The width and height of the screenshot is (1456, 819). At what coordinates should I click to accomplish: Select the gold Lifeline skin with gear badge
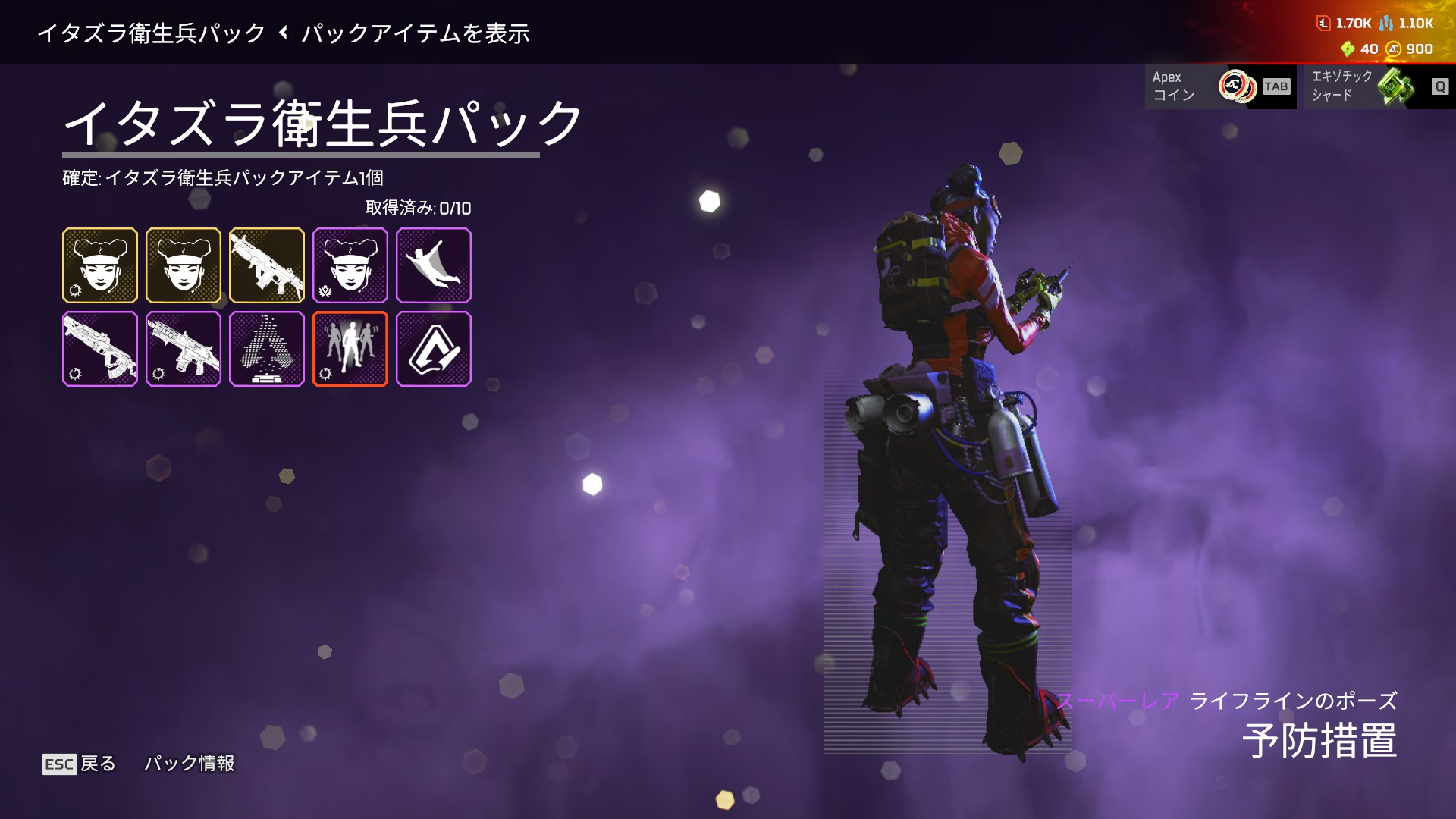(x=100, y=265)
